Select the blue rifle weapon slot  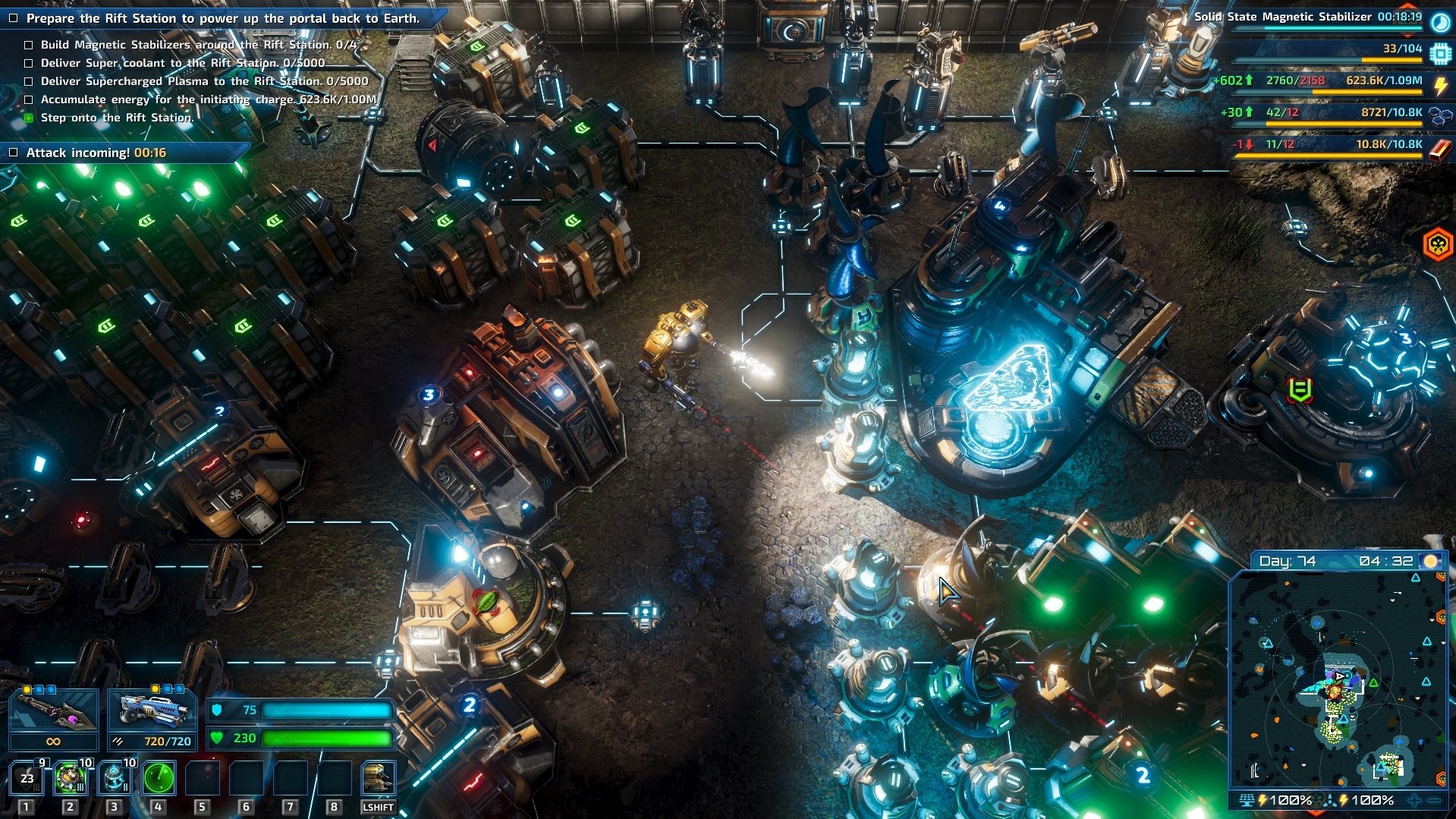coord(153,711)
